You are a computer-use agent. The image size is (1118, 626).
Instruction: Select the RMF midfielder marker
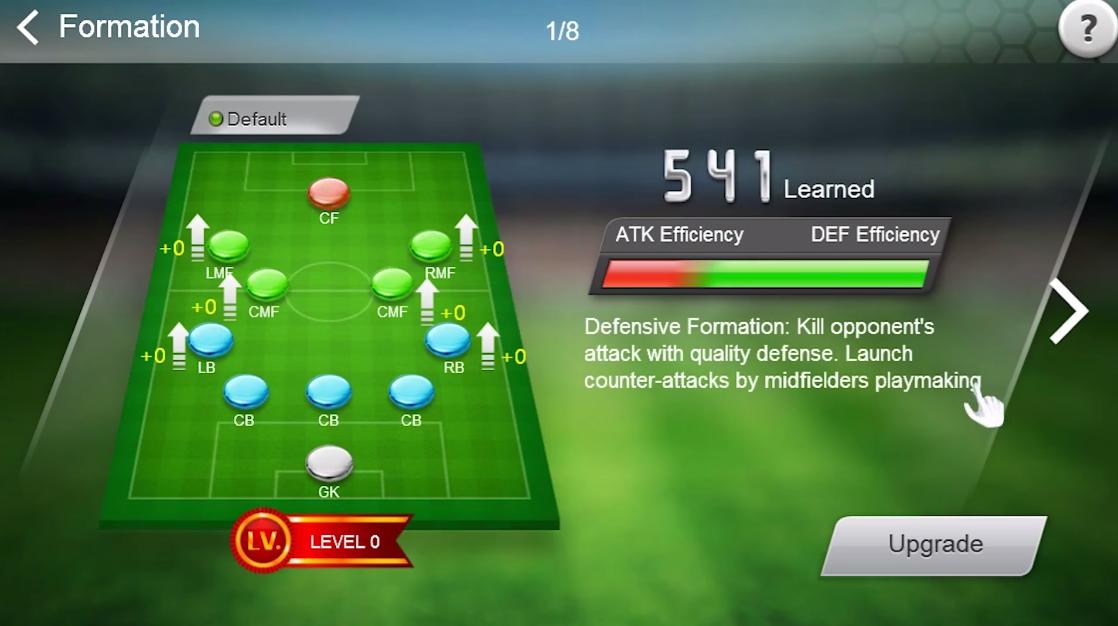[x=432, y=245]
